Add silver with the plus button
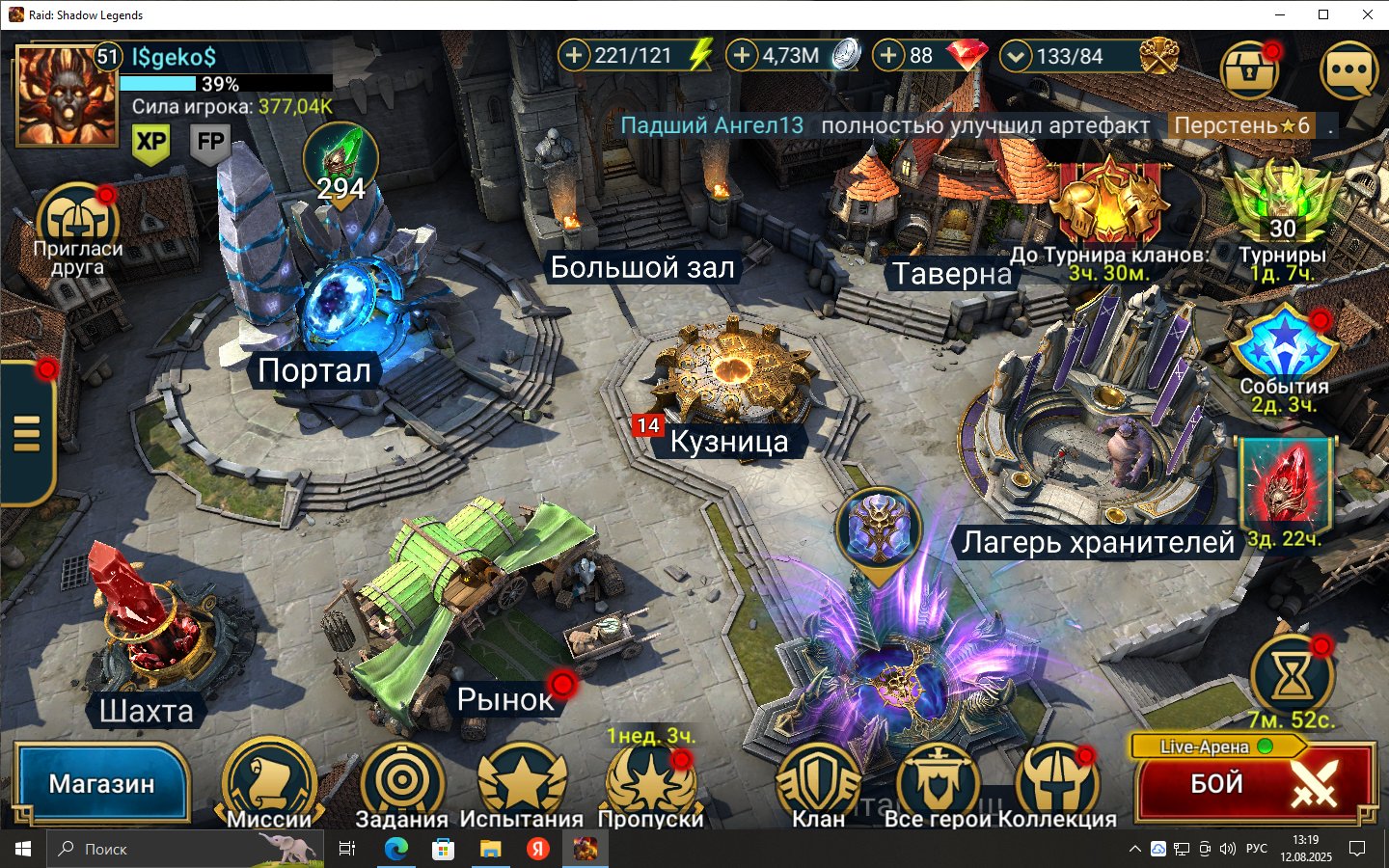The image size is (1389, 868). pos(742,55)
